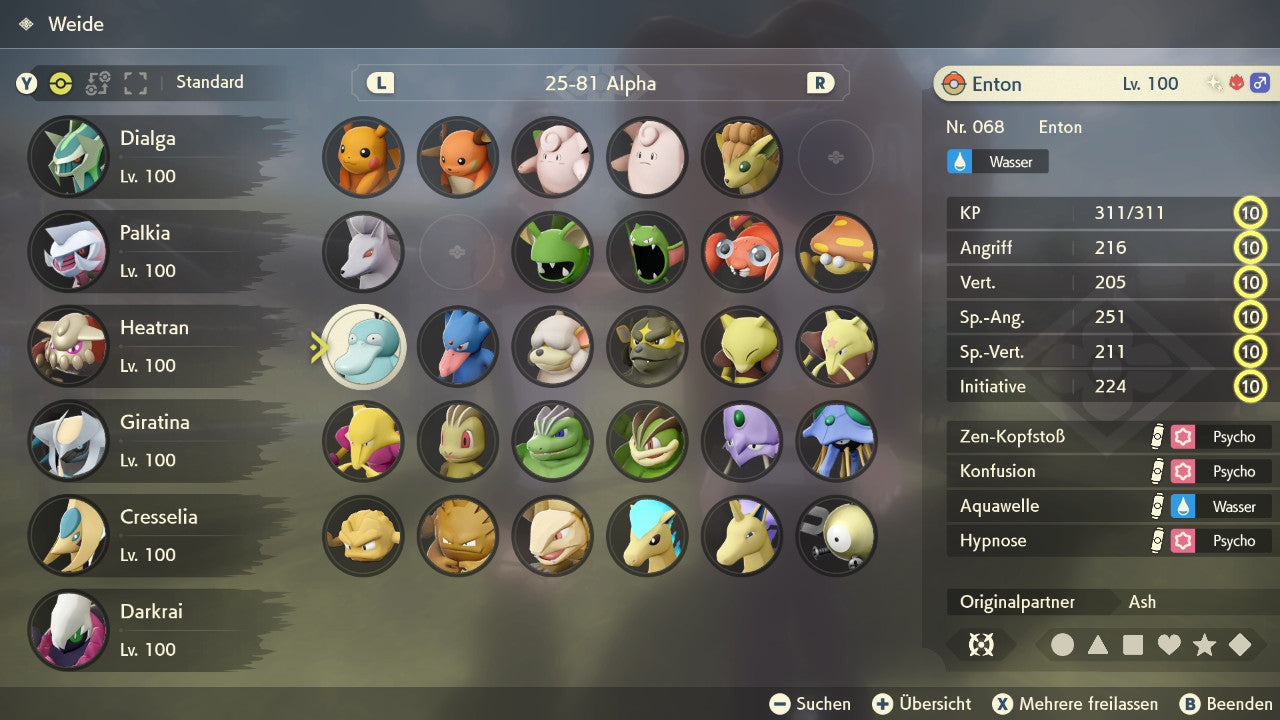Select Dialga in the party list
The height and width of the screenshot is (720, 1280).
point(150,157)
